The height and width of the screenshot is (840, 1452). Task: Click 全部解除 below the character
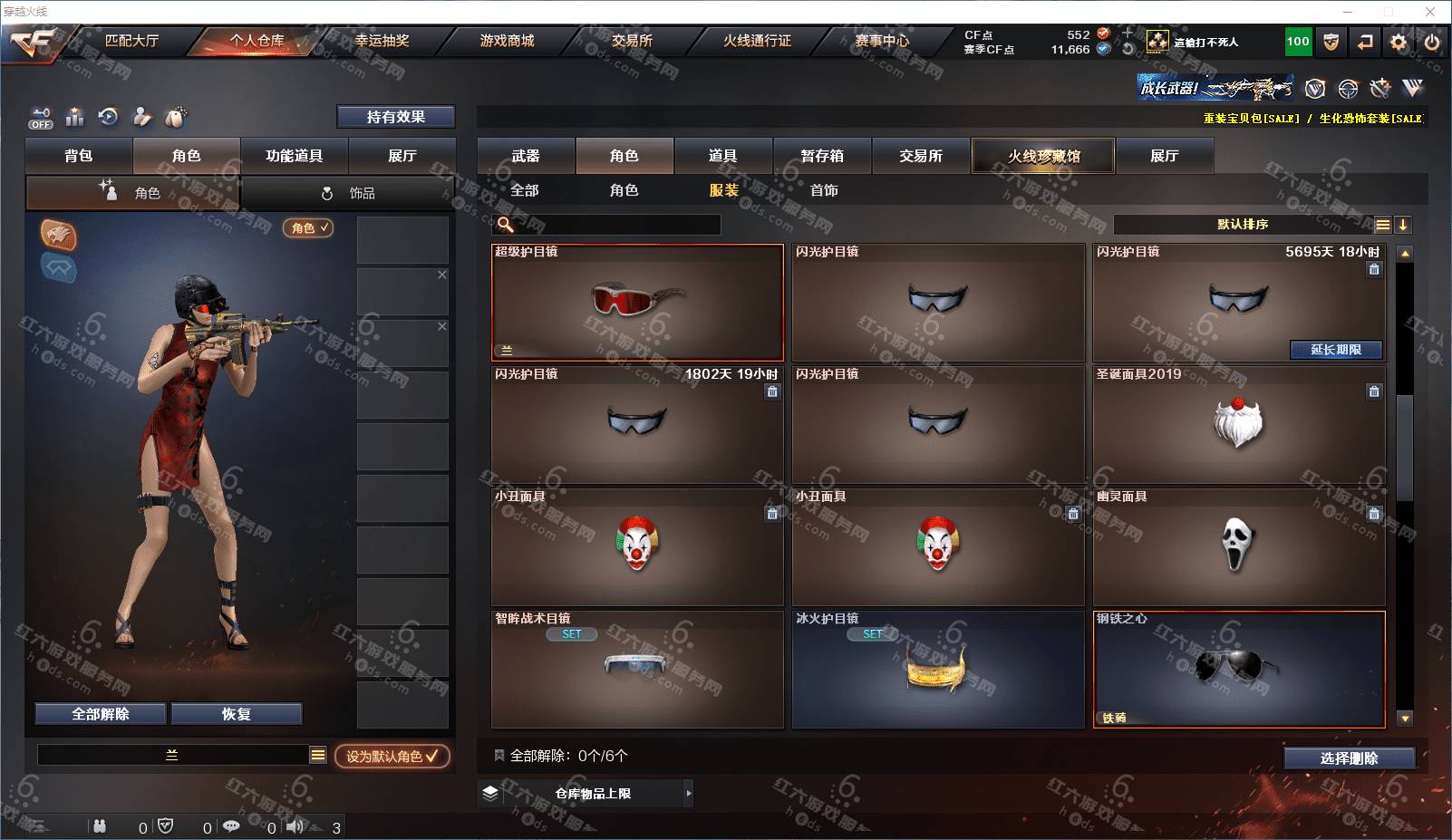101,714
